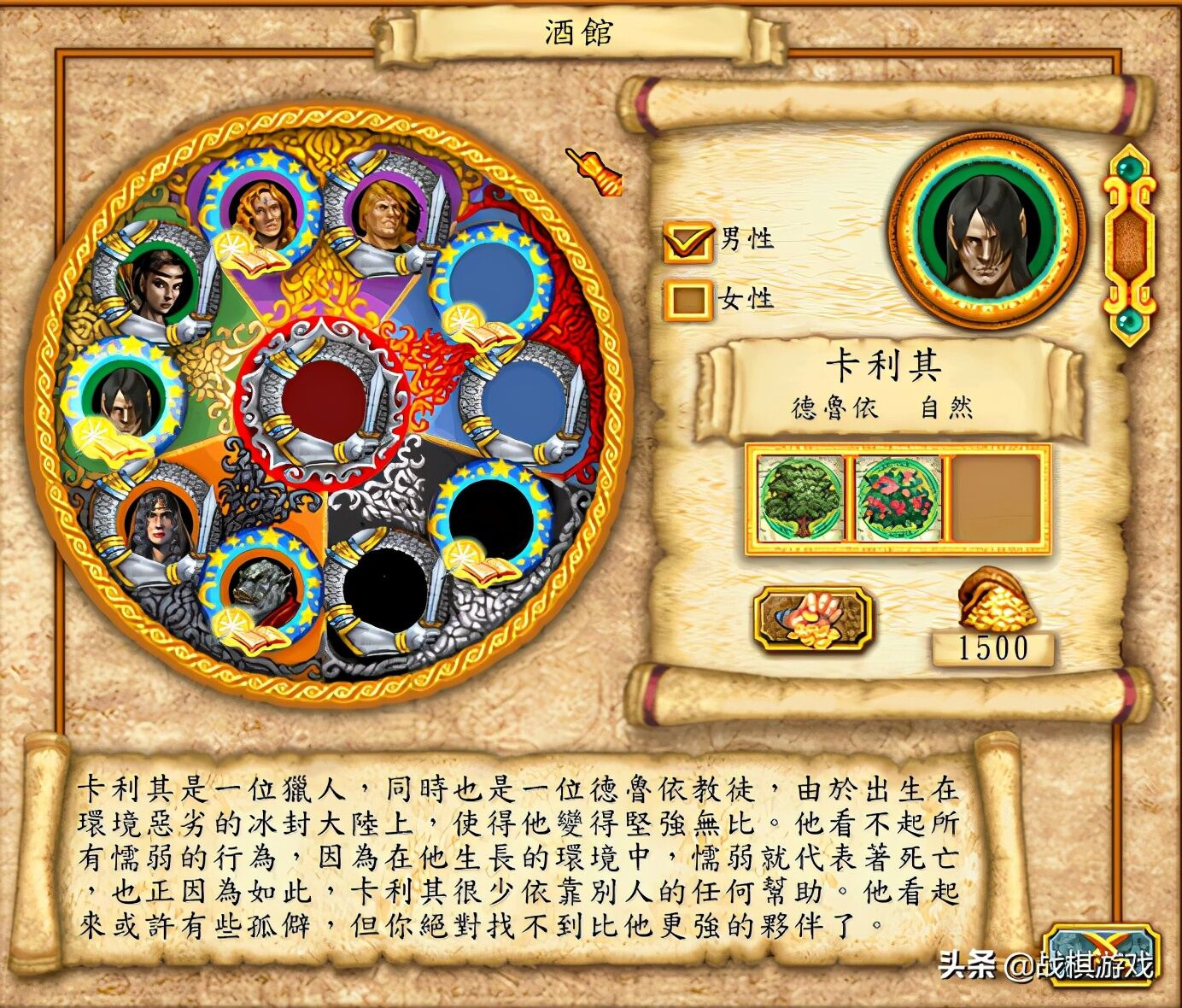Click the hero name banner 卡利其
Screen dimensions: 1182x1008
[x=884, y=363]
